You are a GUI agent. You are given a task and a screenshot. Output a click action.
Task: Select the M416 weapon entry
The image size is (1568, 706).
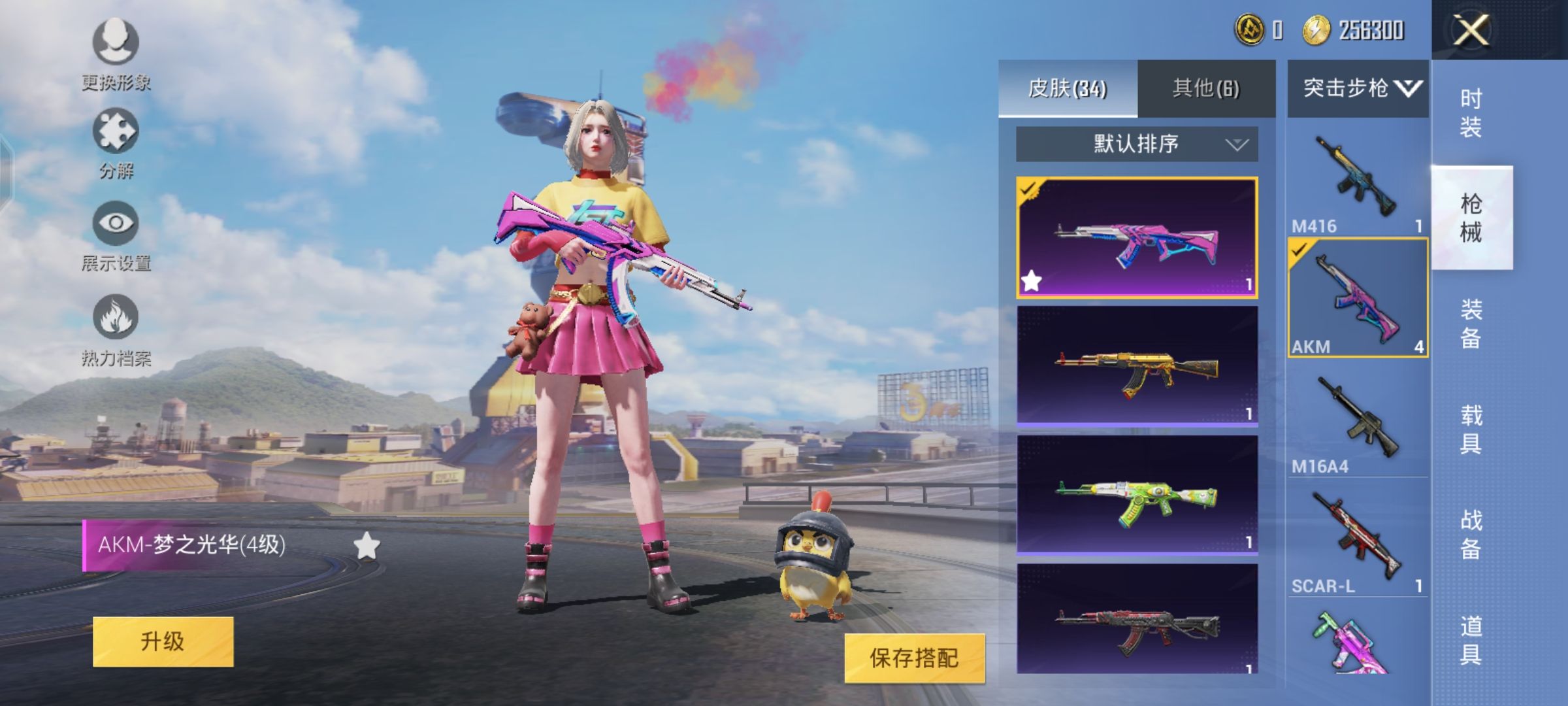[x=1358, y=180]
